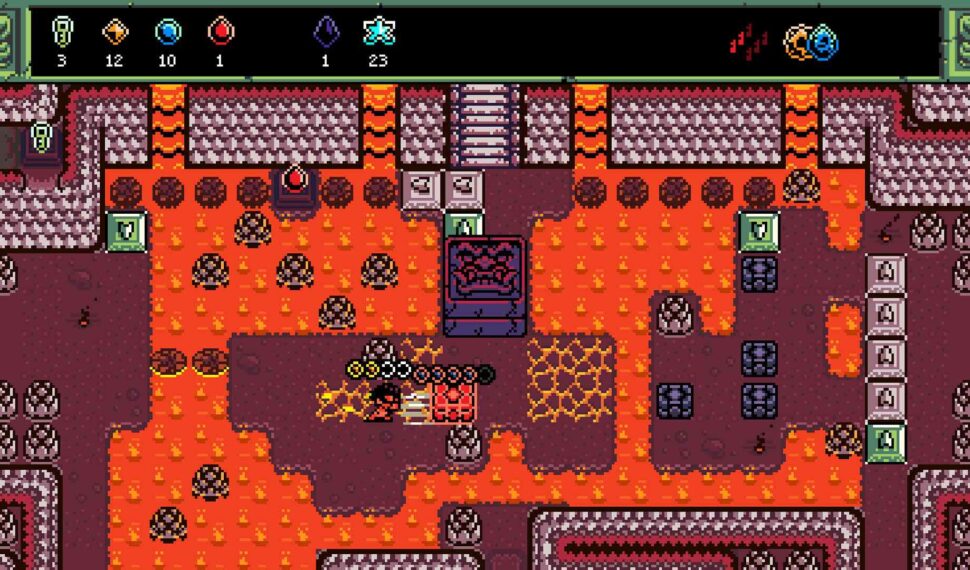The image size is (970, 570).
Task: Click the red gem resource icon
Action: pos(220,32)
